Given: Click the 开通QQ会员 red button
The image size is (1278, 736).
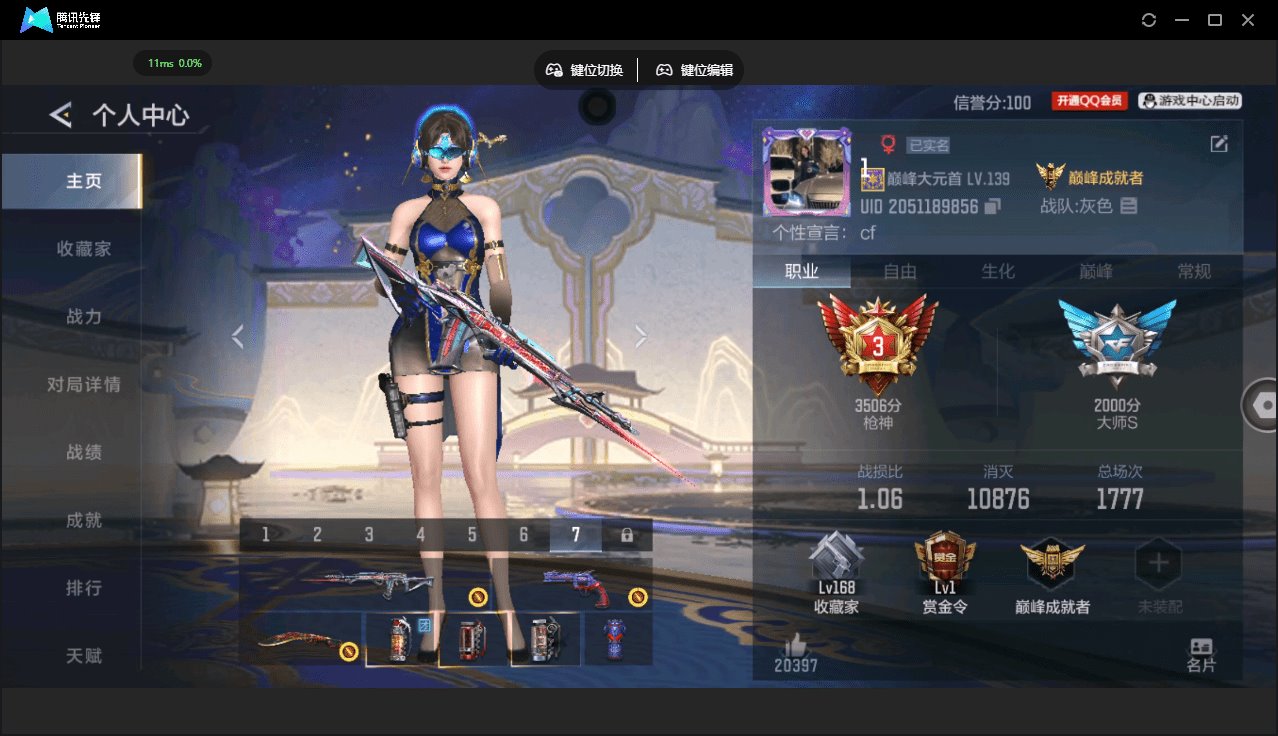Looking at the screenshot, I should (1089, 101).
